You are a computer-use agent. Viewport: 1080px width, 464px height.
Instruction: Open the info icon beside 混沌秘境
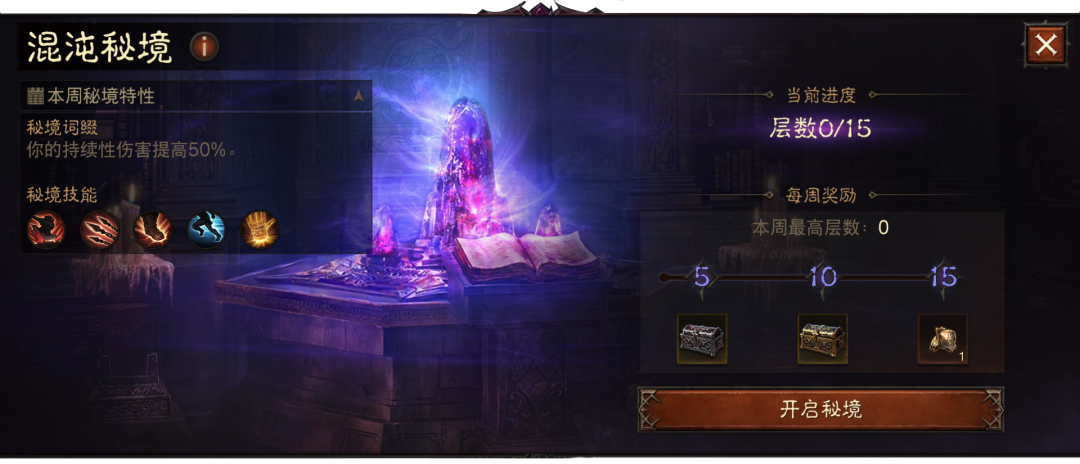(x=204, y=46)
